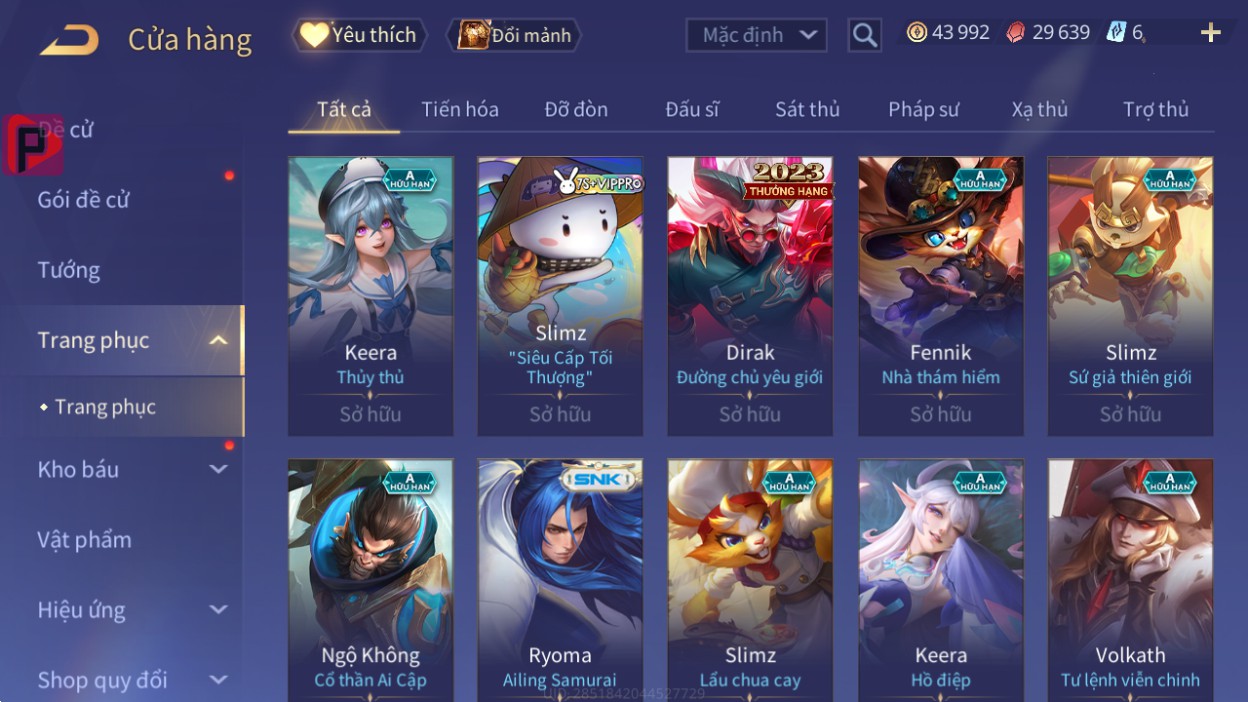Image resolution: width=1248 pixels, height=702 pixels.
Task: Open the Vật phẩm shop section
Action: click(x=85, y=540)
